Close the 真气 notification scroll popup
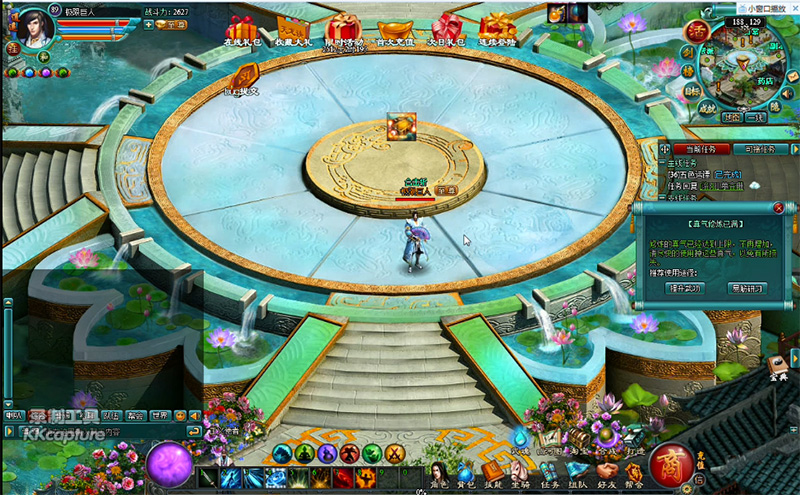 tap(777, 208)
